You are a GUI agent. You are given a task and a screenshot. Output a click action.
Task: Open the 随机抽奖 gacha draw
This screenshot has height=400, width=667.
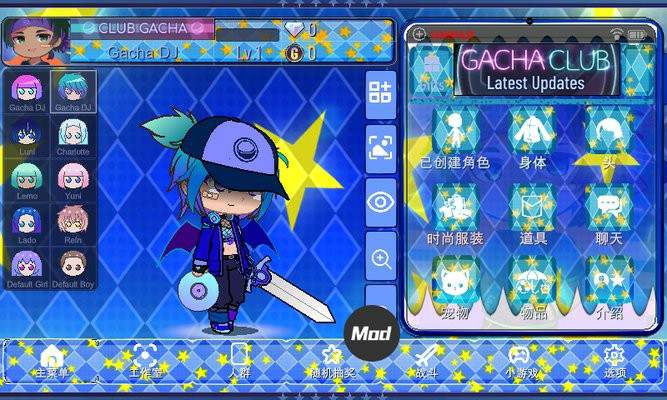[332, 361]
